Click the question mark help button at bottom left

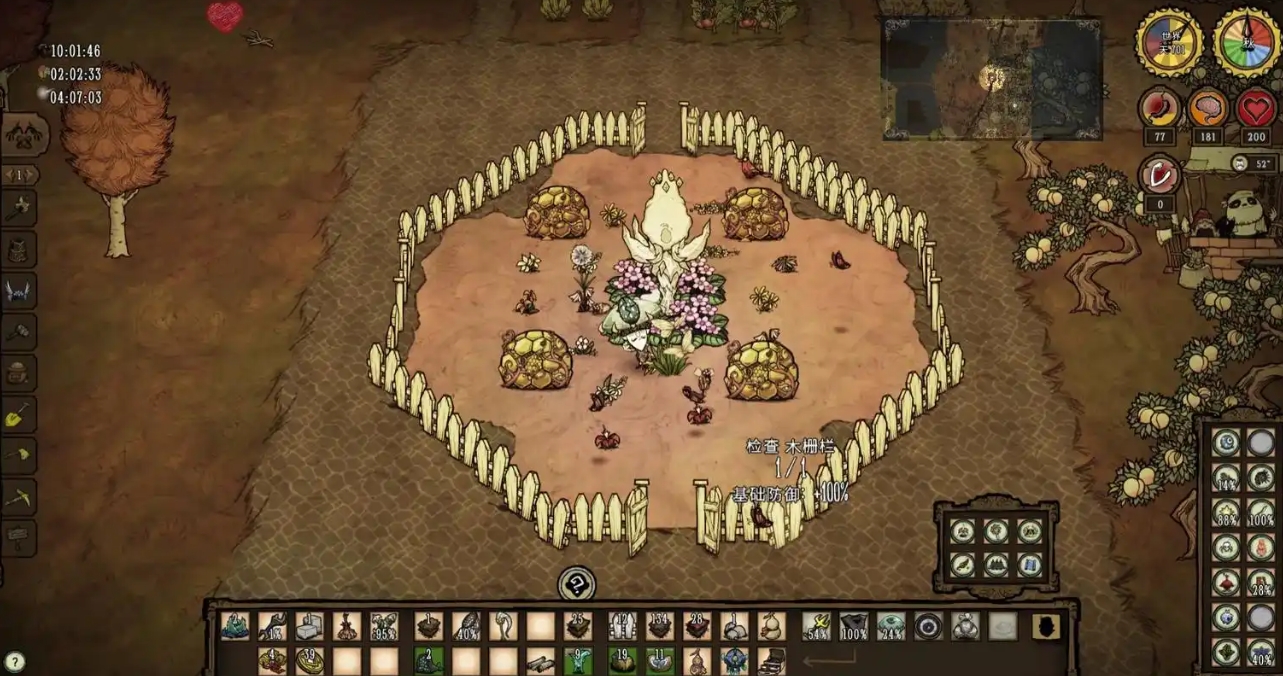point(14,661)
